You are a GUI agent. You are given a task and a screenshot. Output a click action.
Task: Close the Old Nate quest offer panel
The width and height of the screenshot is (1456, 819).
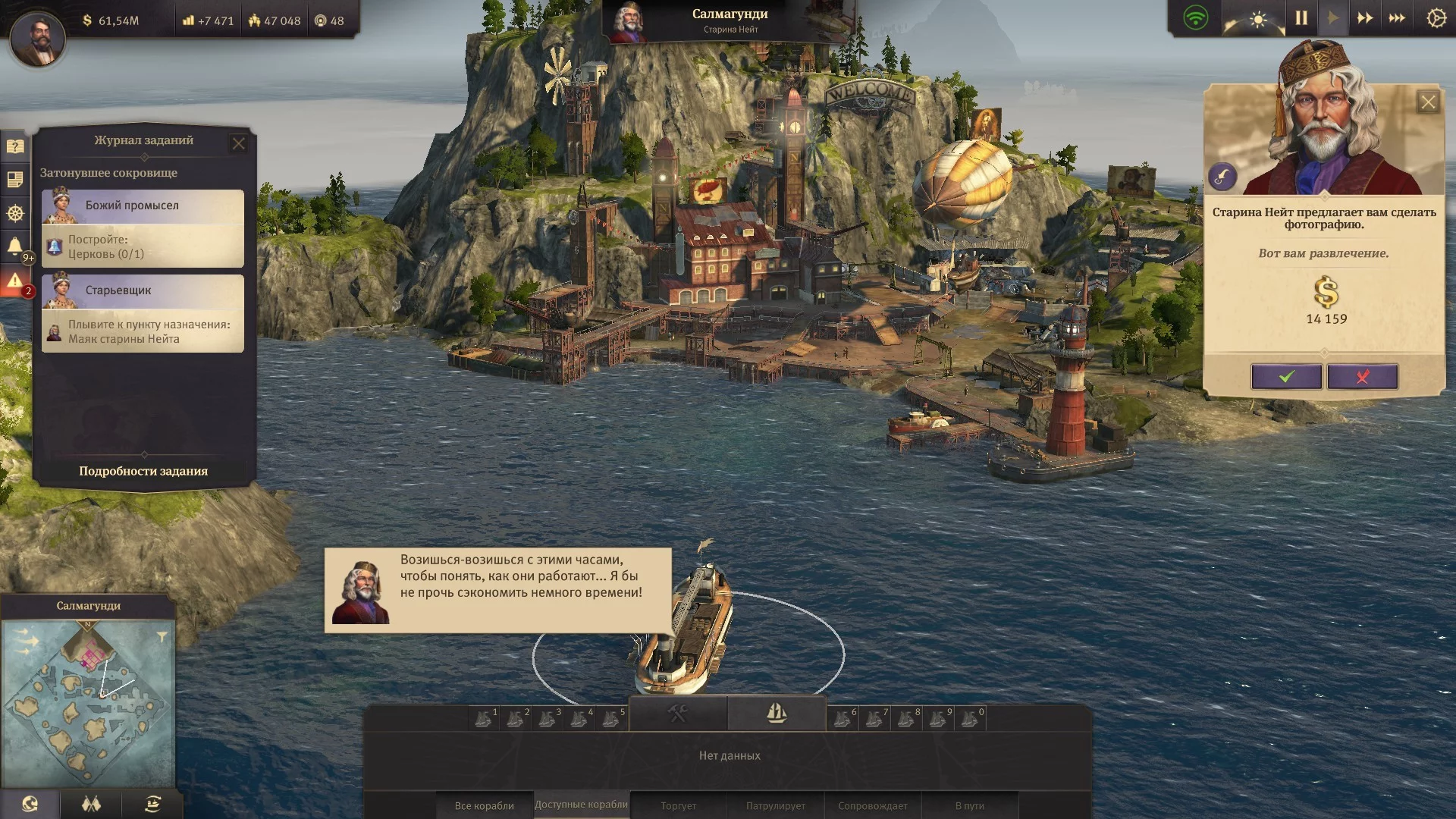pos(1428,102)
